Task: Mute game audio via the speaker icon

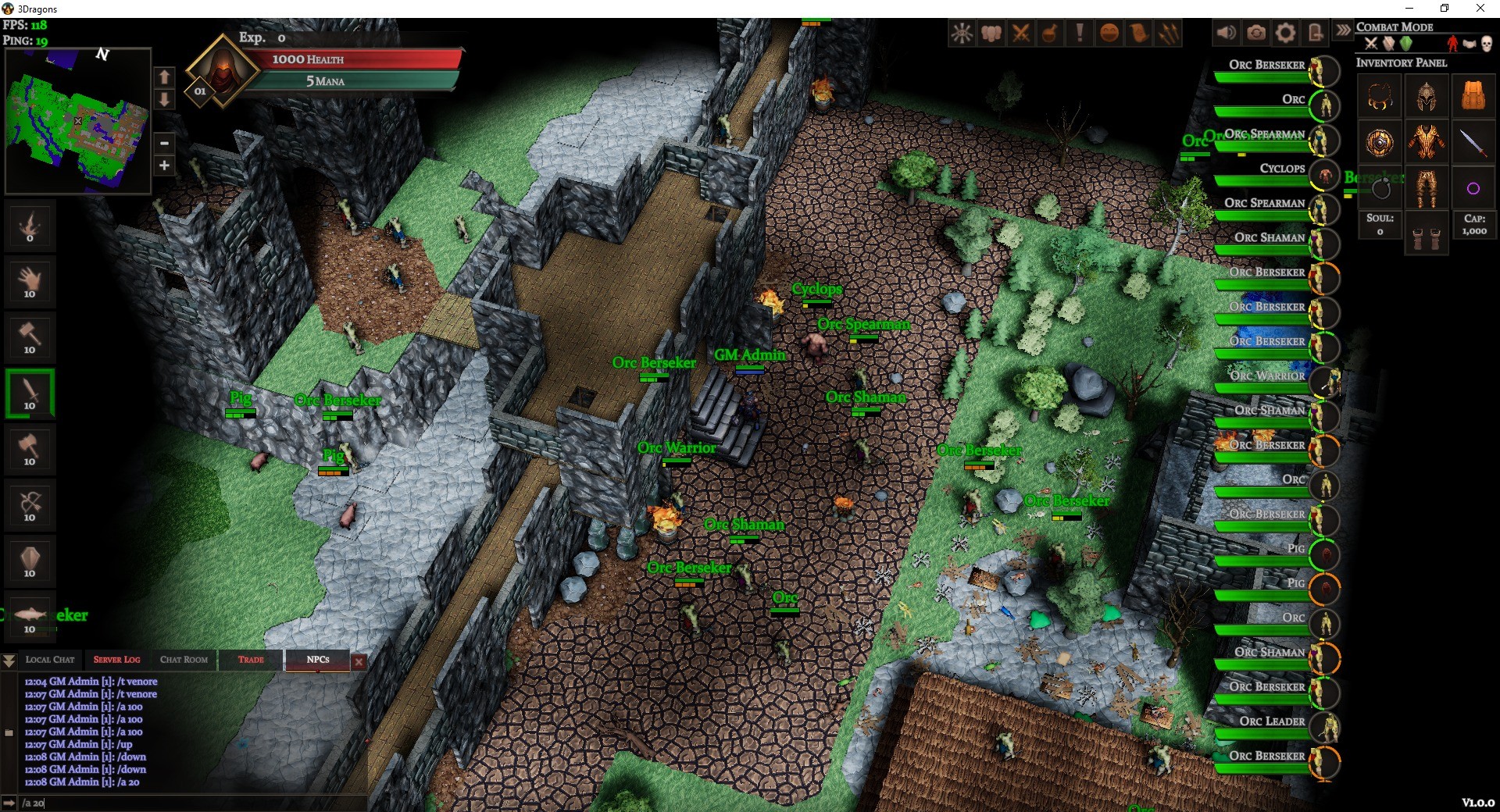Action: (1227, 33)
